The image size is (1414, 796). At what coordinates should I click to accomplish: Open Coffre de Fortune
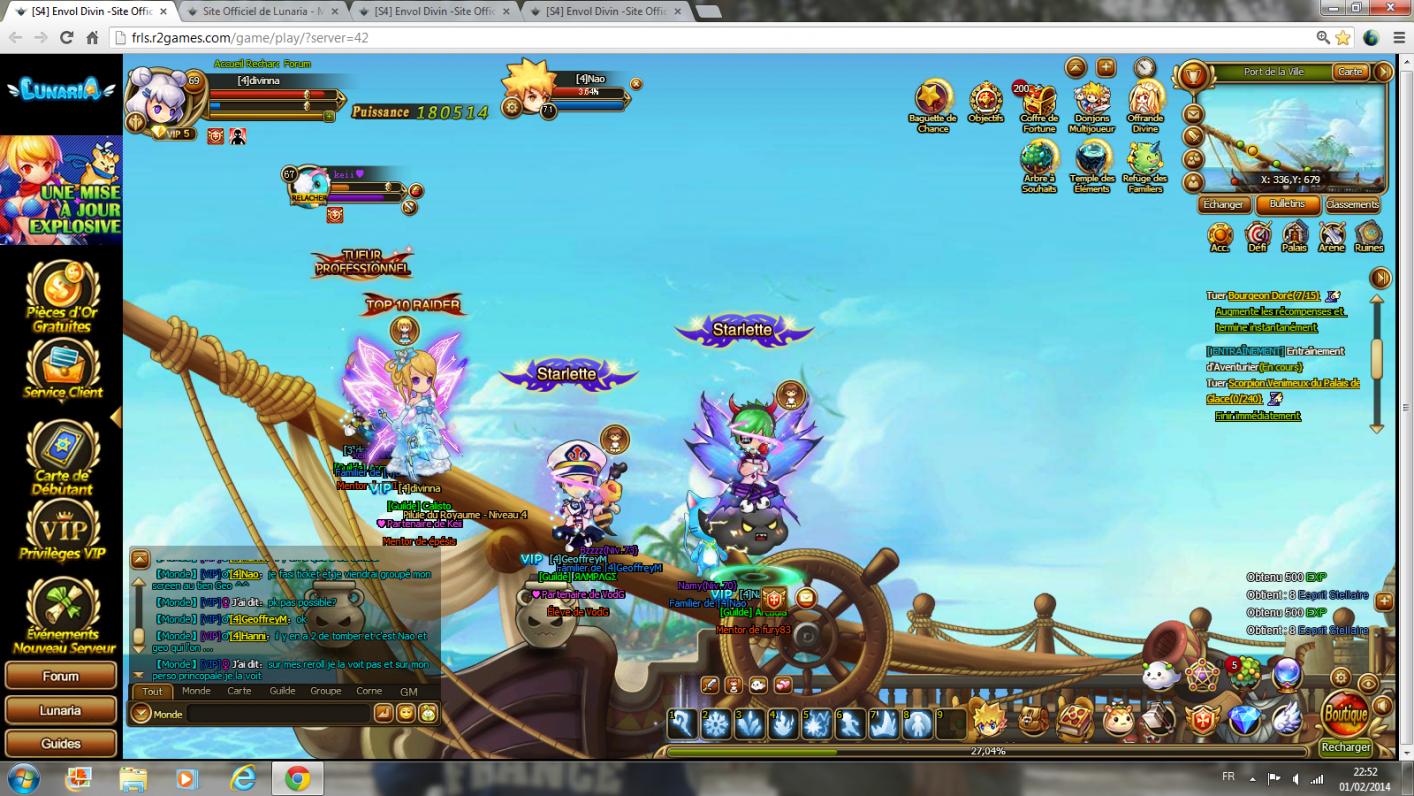[x=1039, y=101]
